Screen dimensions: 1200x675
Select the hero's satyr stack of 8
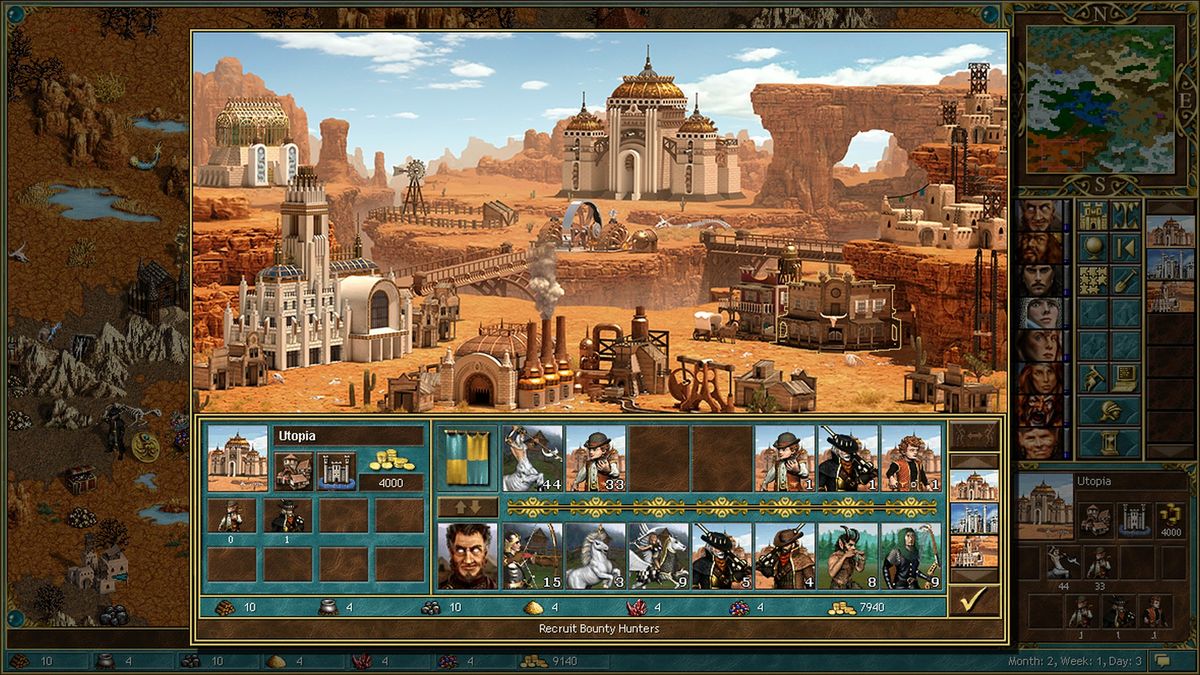tap(848, 556)
